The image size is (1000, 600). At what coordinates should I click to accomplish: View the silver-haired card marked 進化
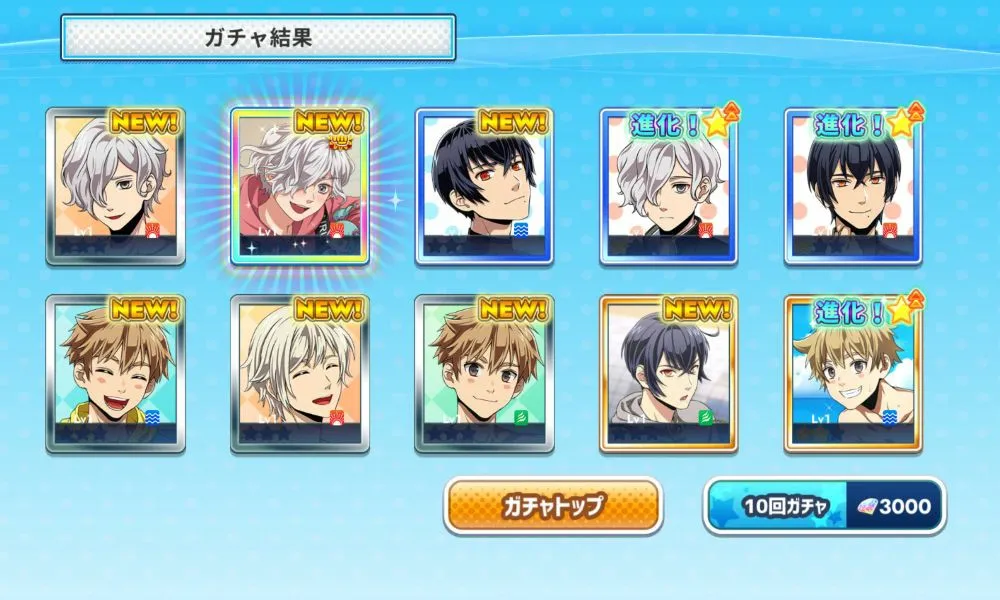click(668, 187)
